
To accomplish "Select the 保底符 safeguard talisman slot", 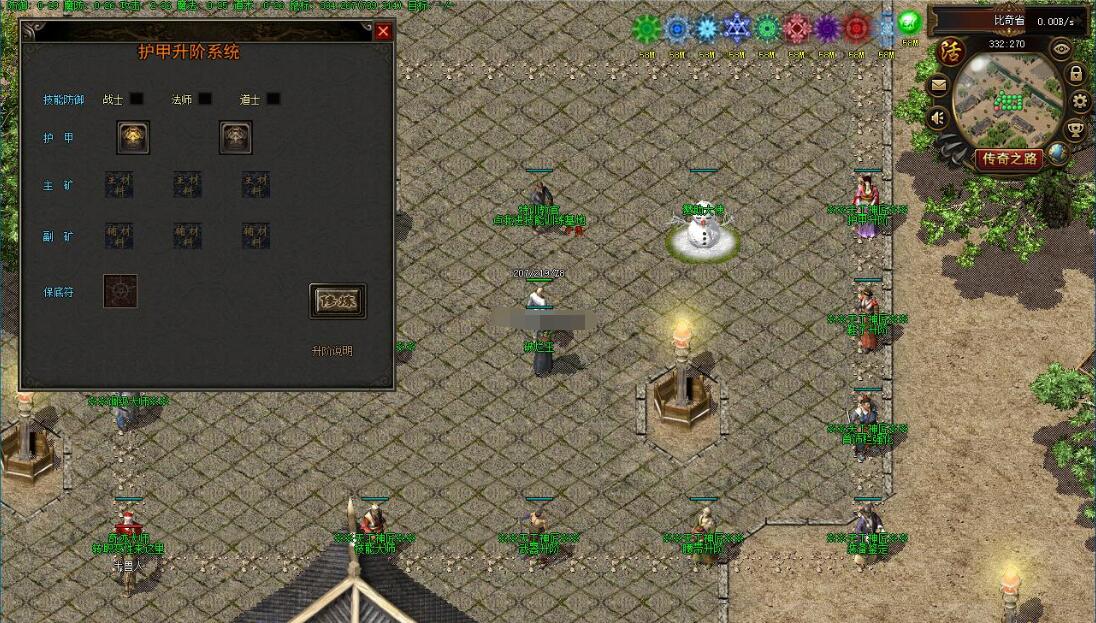I will point(120,291).
